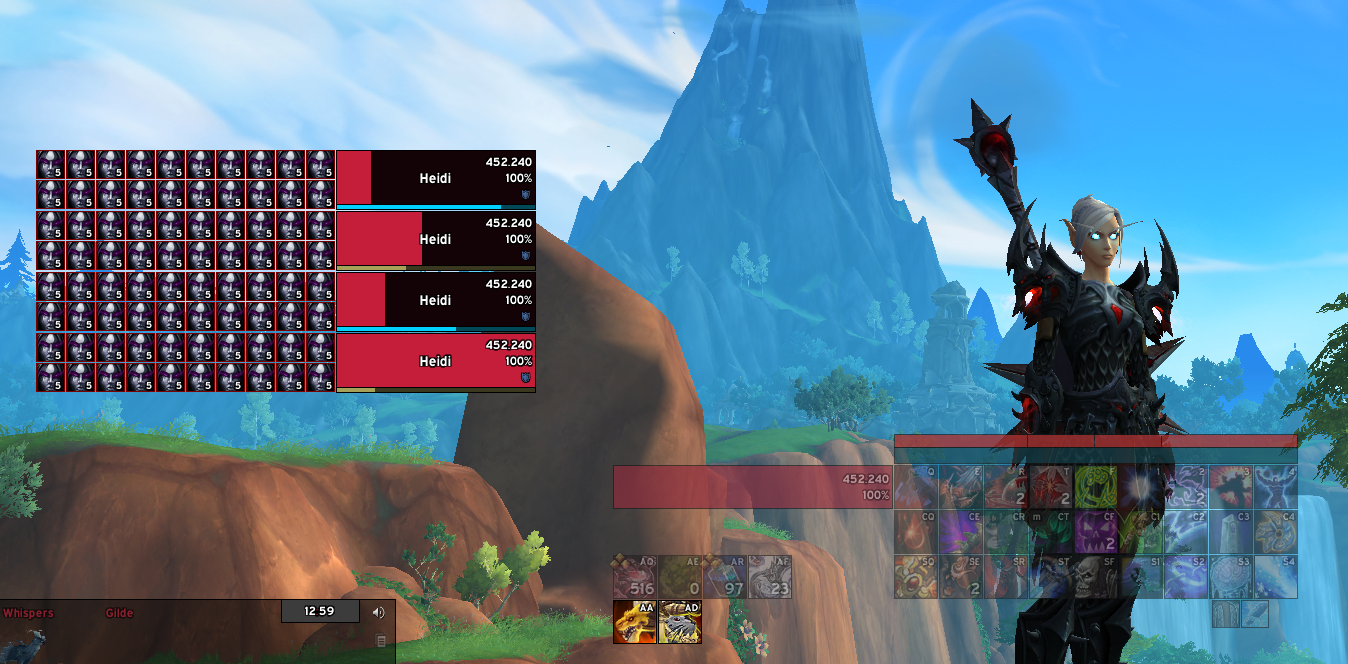Click the chat copy log icon
This screenshot has width=1348, height=664.
(380, 641)
